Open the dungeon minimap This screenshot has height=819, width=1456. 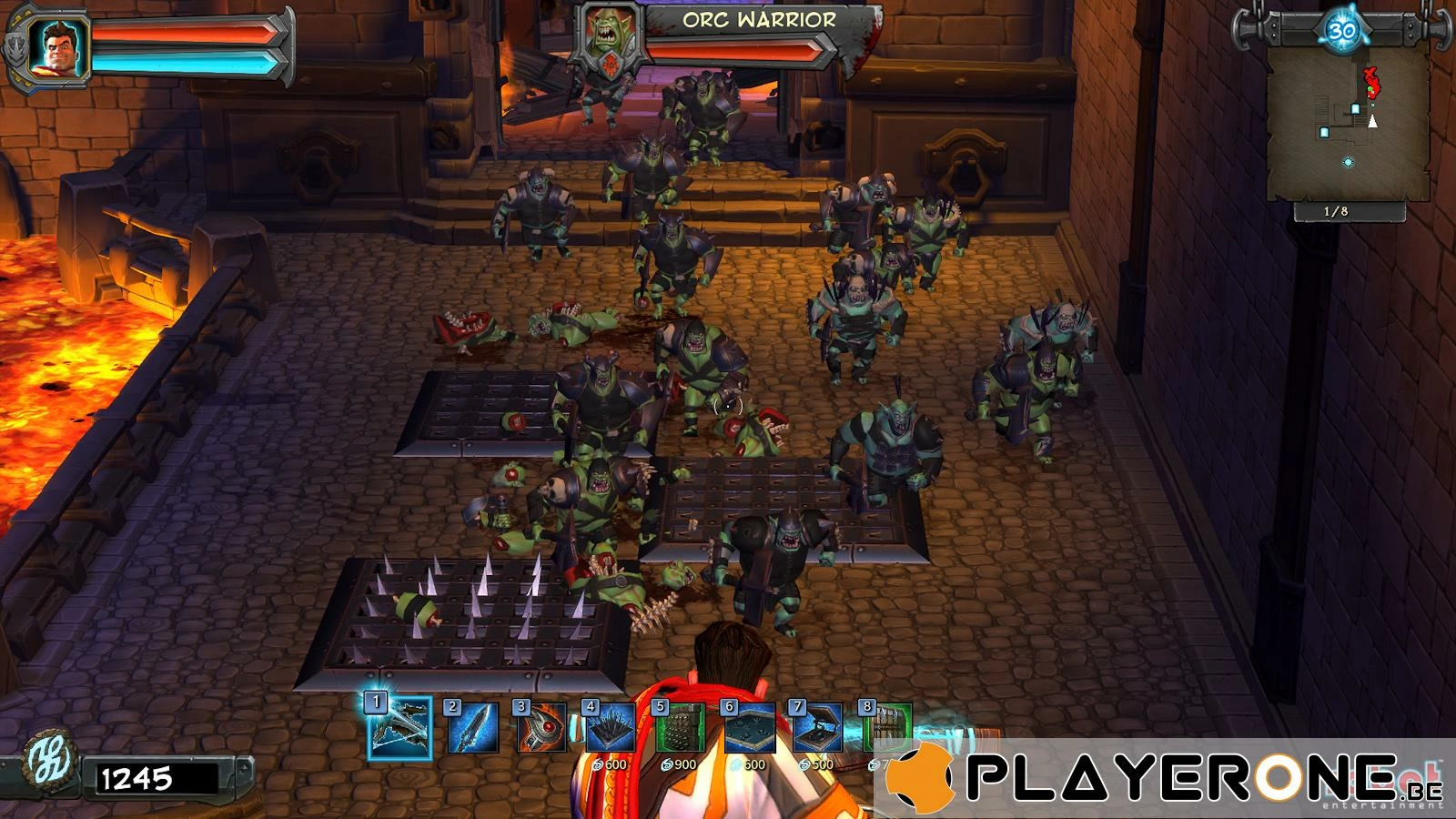tap(1347, 123)
